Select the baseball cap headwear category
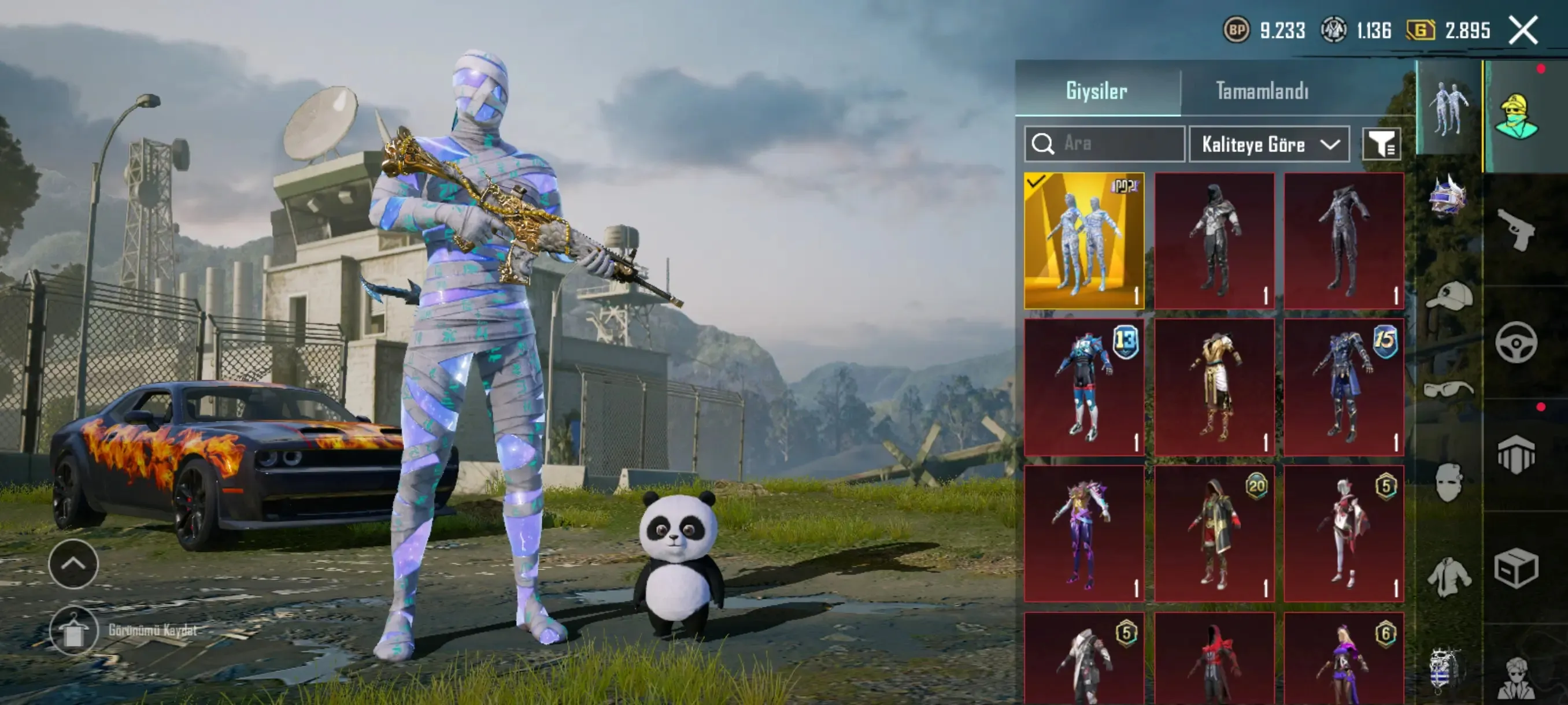 [1449, 296]
